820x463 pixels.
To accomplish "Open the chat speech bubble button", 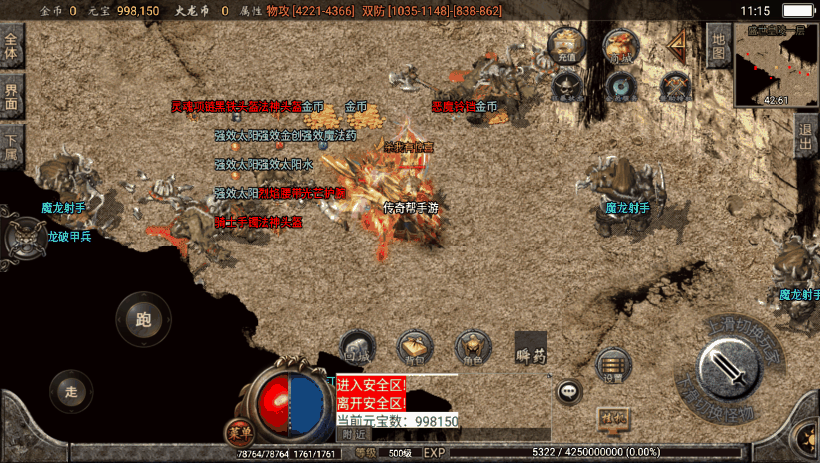I will (x=570, y=392).
